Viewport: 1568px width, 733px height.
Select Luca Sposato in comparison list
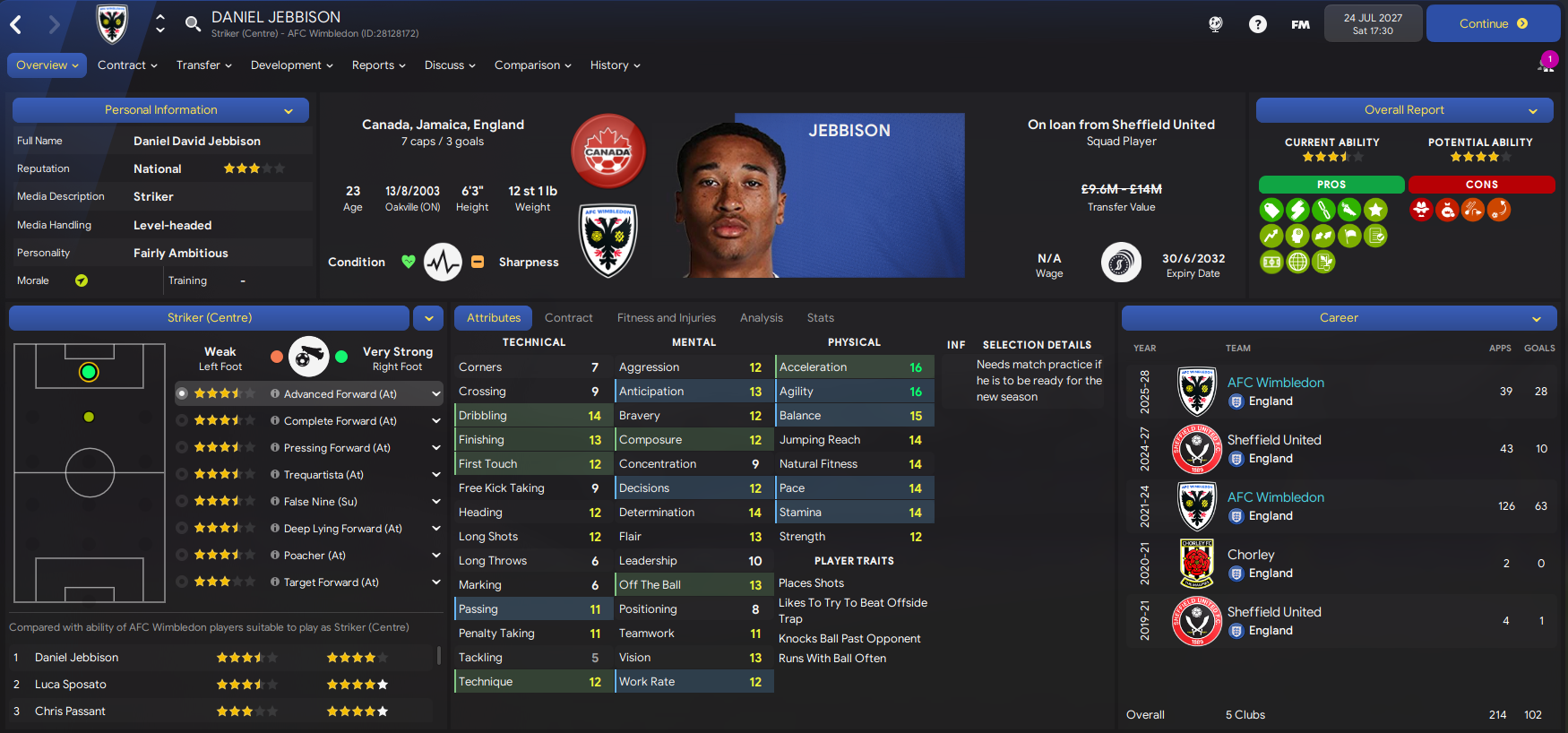click(x=71, y=685)
